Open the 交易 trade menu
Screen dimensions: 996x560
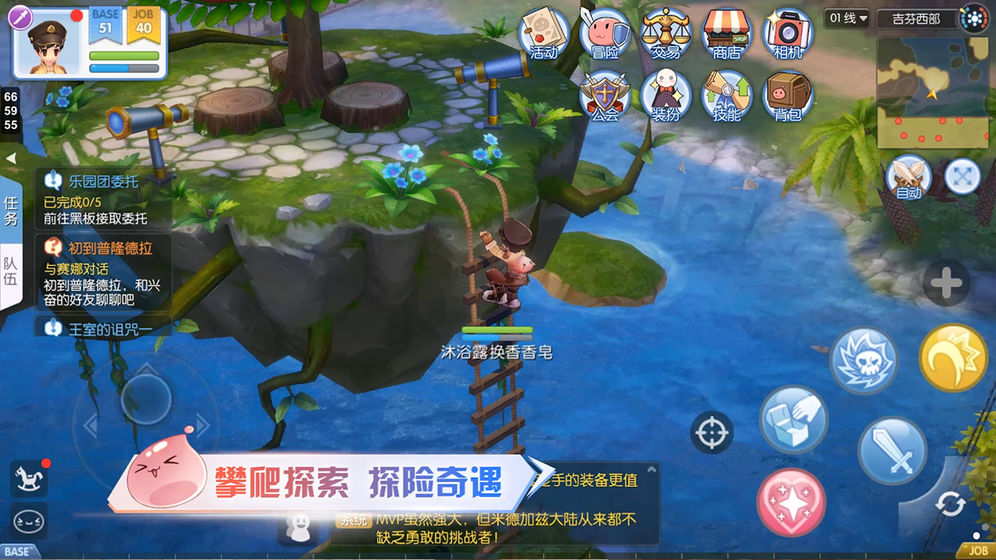[x=666, y=33]
